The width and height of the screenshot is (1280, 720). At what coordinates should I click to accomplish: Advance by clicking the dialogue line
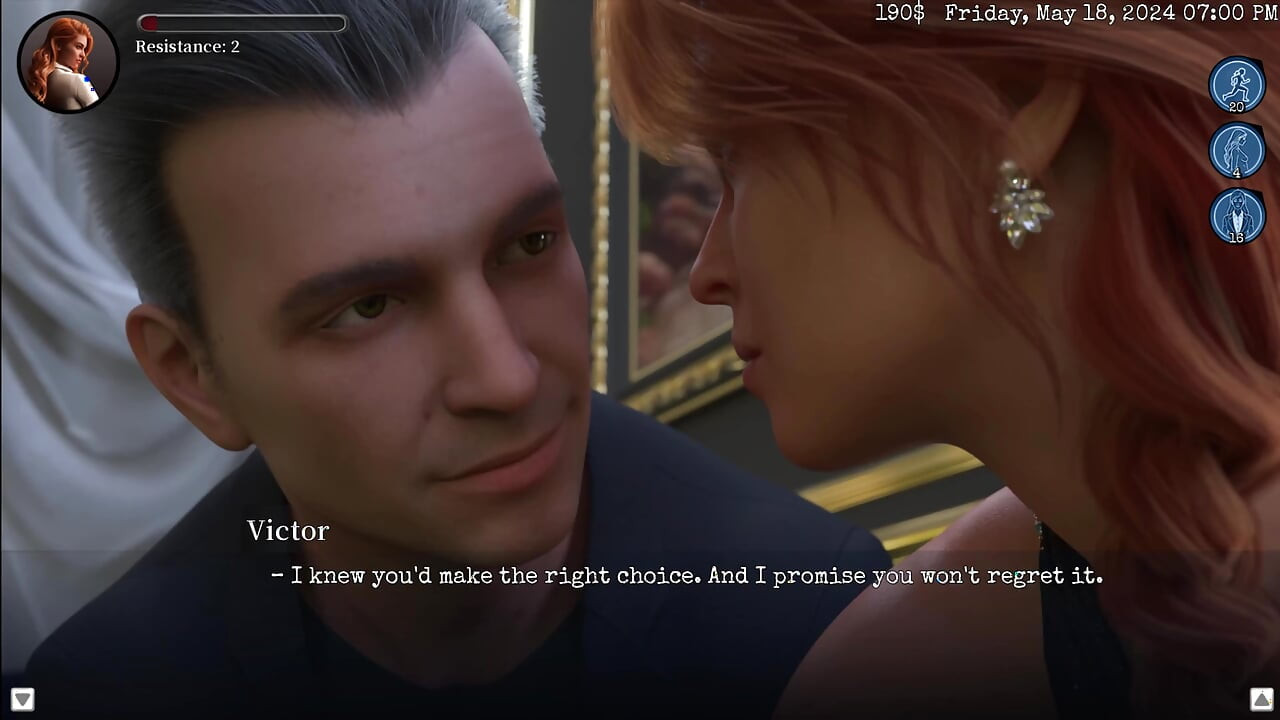click(x=685, y=575)
